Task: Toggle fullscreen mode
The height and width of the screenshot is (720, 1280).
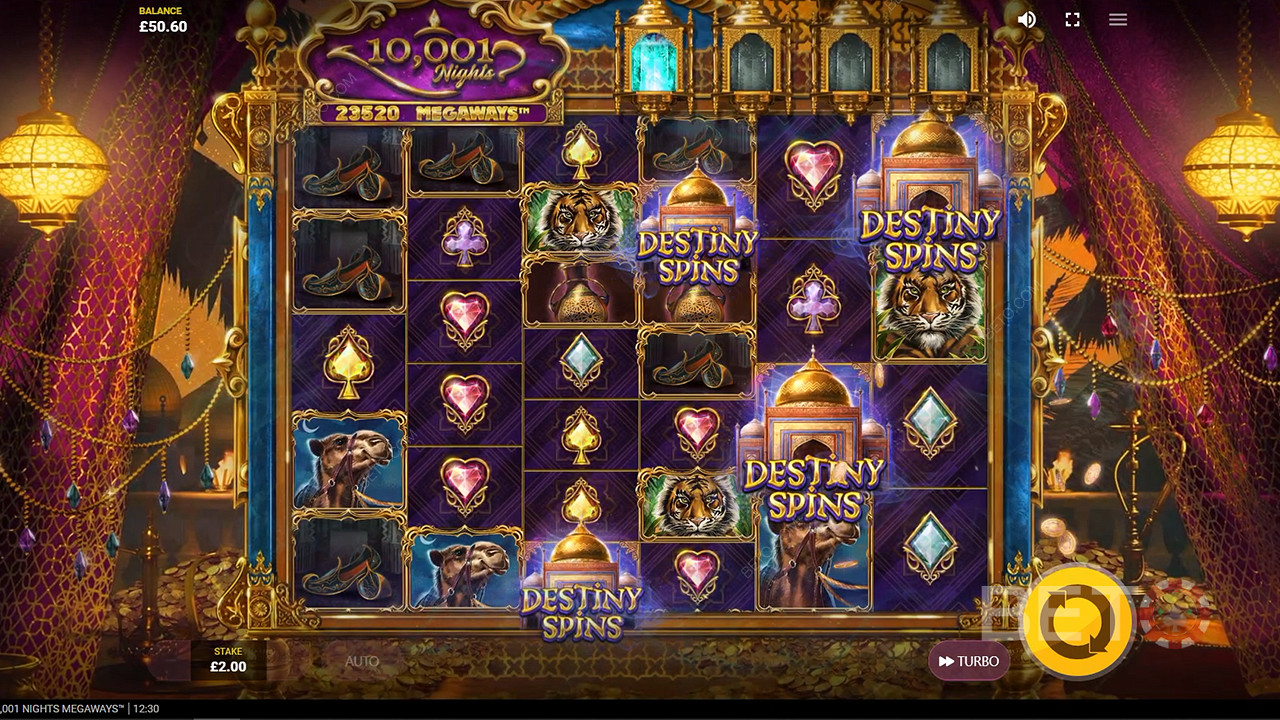Action: (1072, 20)
